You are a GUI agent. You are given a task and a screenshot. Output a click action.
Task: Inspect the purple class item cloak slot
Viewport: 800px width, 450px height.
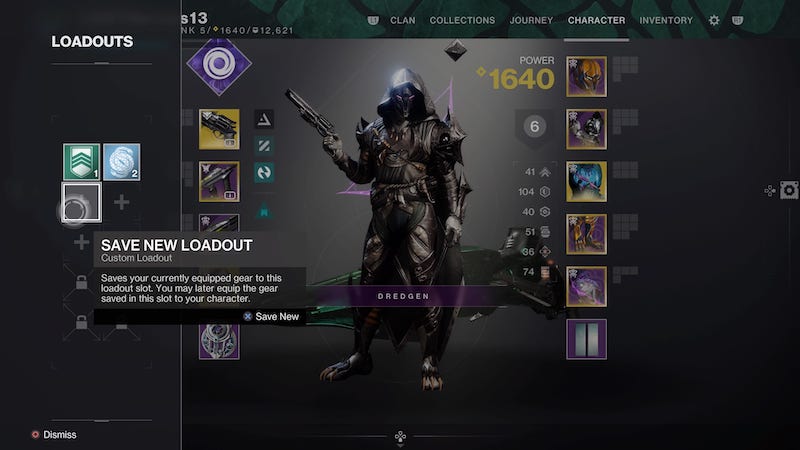[x=586, y=286]
